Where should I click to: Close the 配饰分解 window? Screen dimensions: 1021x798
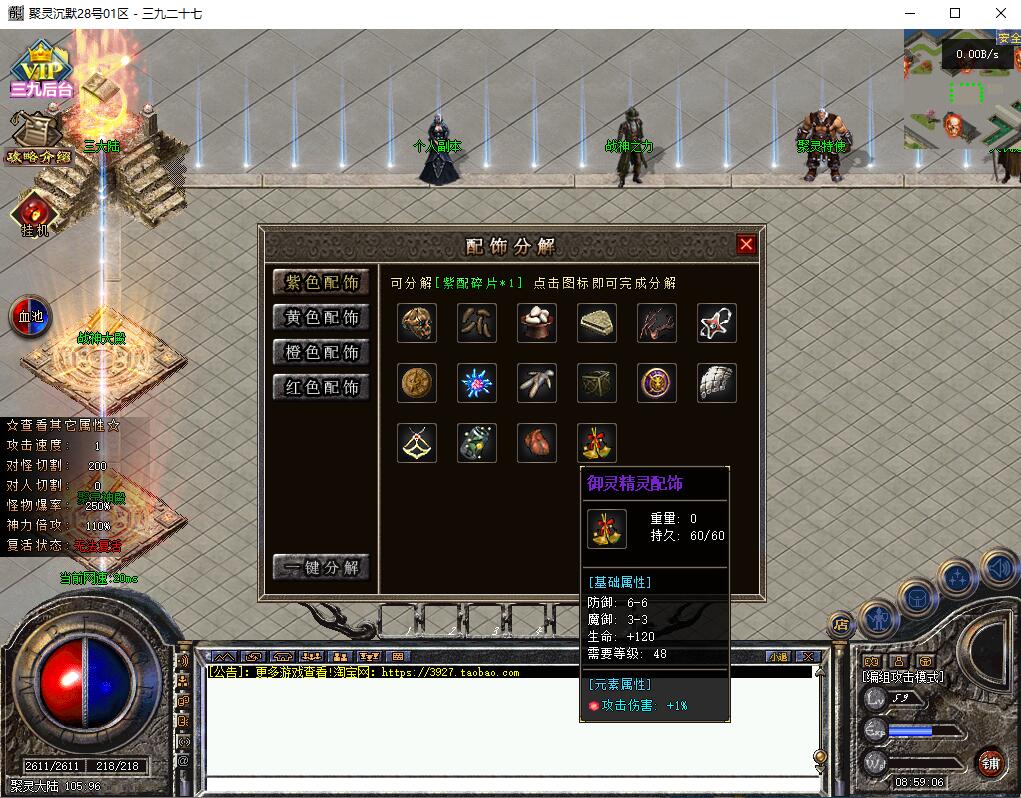click(x=746, y=244)
